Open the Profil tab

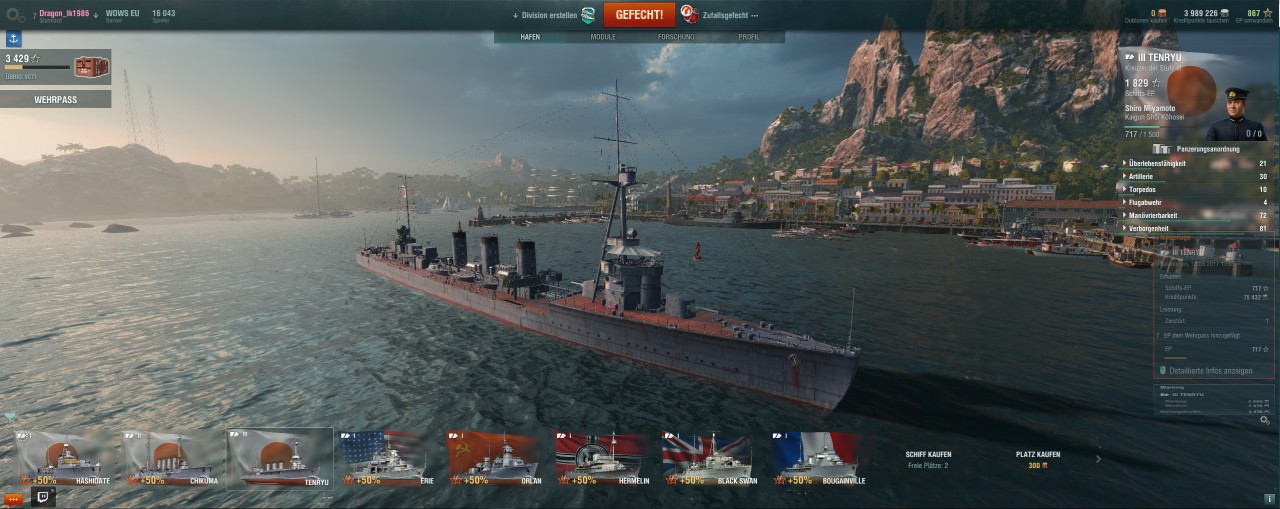tap(748, 37)
